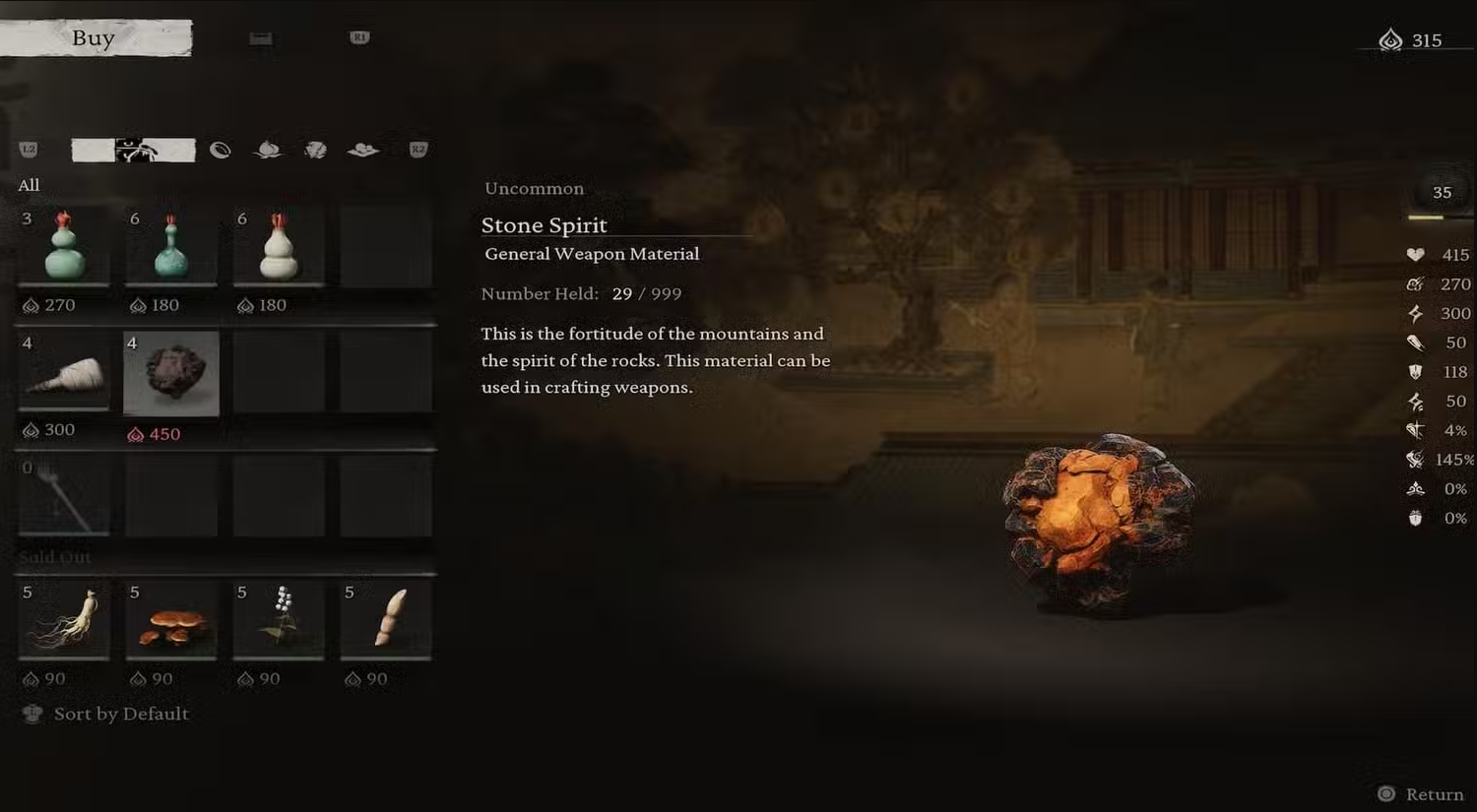This screenshot has height=812, width=1477.
Task: Choose the white-berried plant item
Action: [279, 620]
